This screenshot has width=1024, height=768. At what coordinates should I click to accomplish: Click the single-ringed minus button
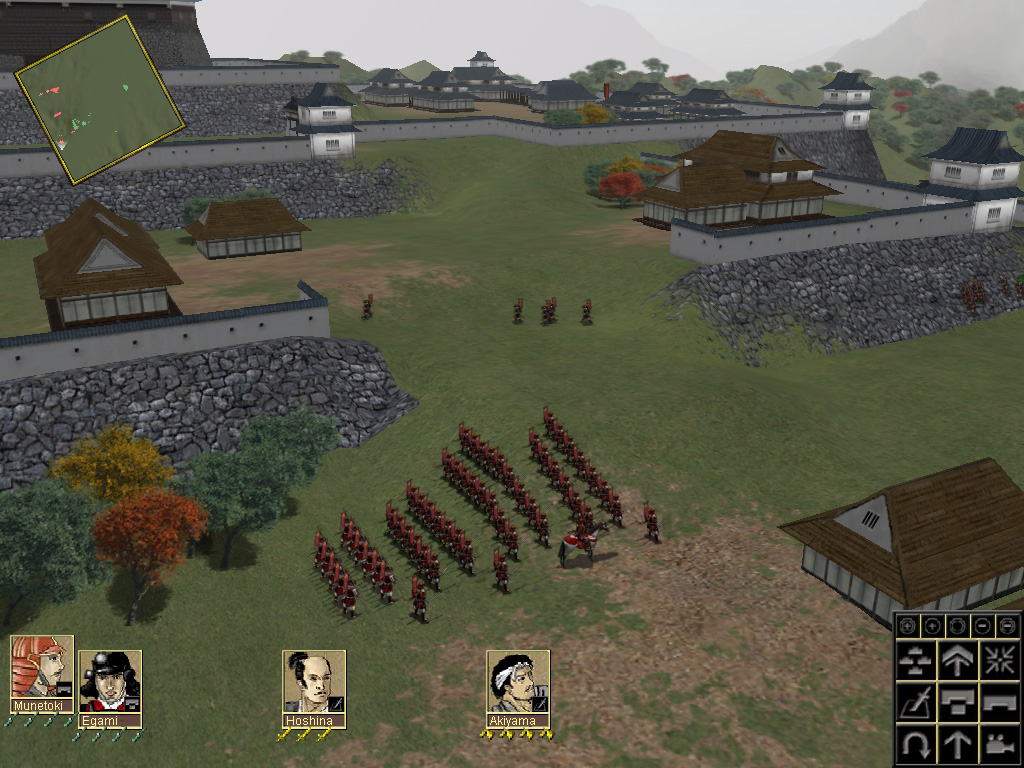point(983,626)
